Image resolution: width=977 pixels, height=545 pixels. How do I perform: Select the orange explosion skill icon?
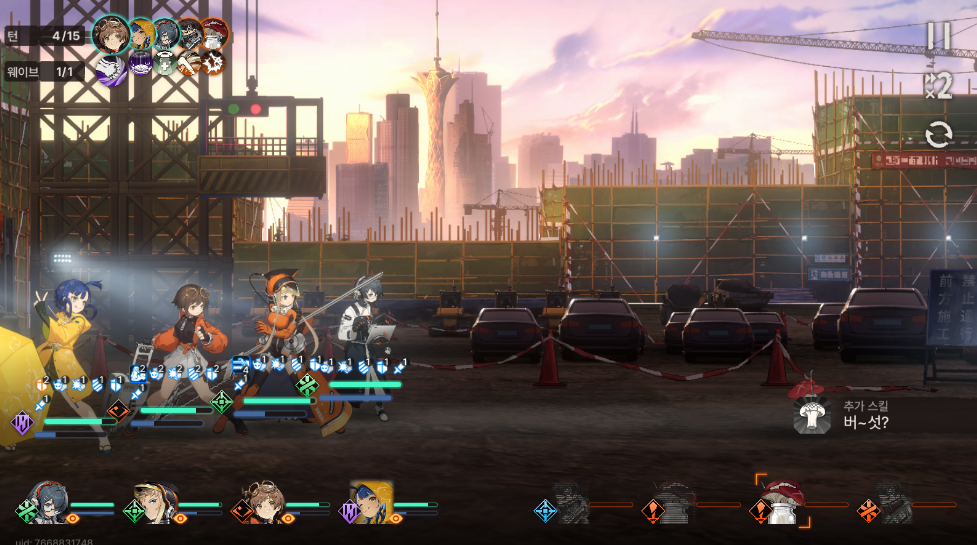point(211,63)
